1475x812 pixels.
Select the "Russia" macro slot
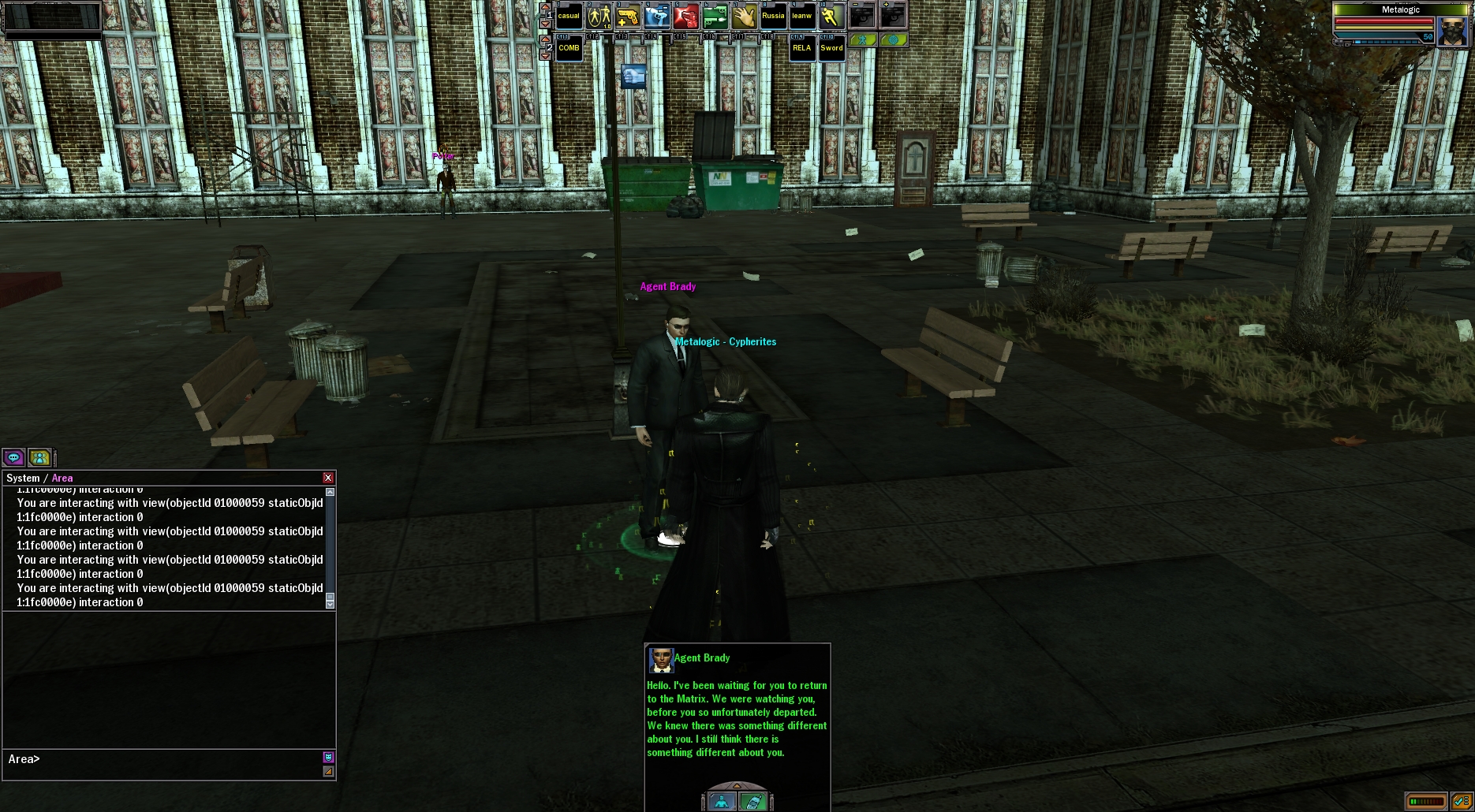[x=773, y=16]
